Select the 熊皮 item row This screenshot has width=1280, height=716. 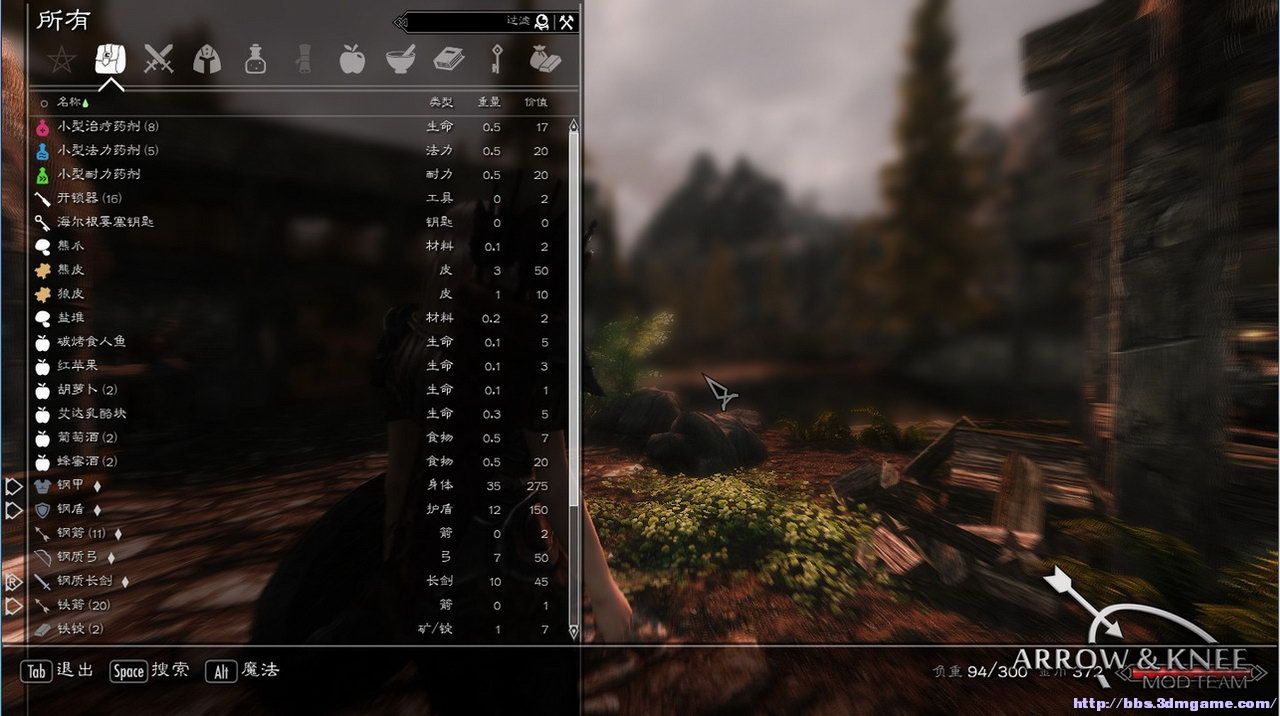click(x=71, y=271)
